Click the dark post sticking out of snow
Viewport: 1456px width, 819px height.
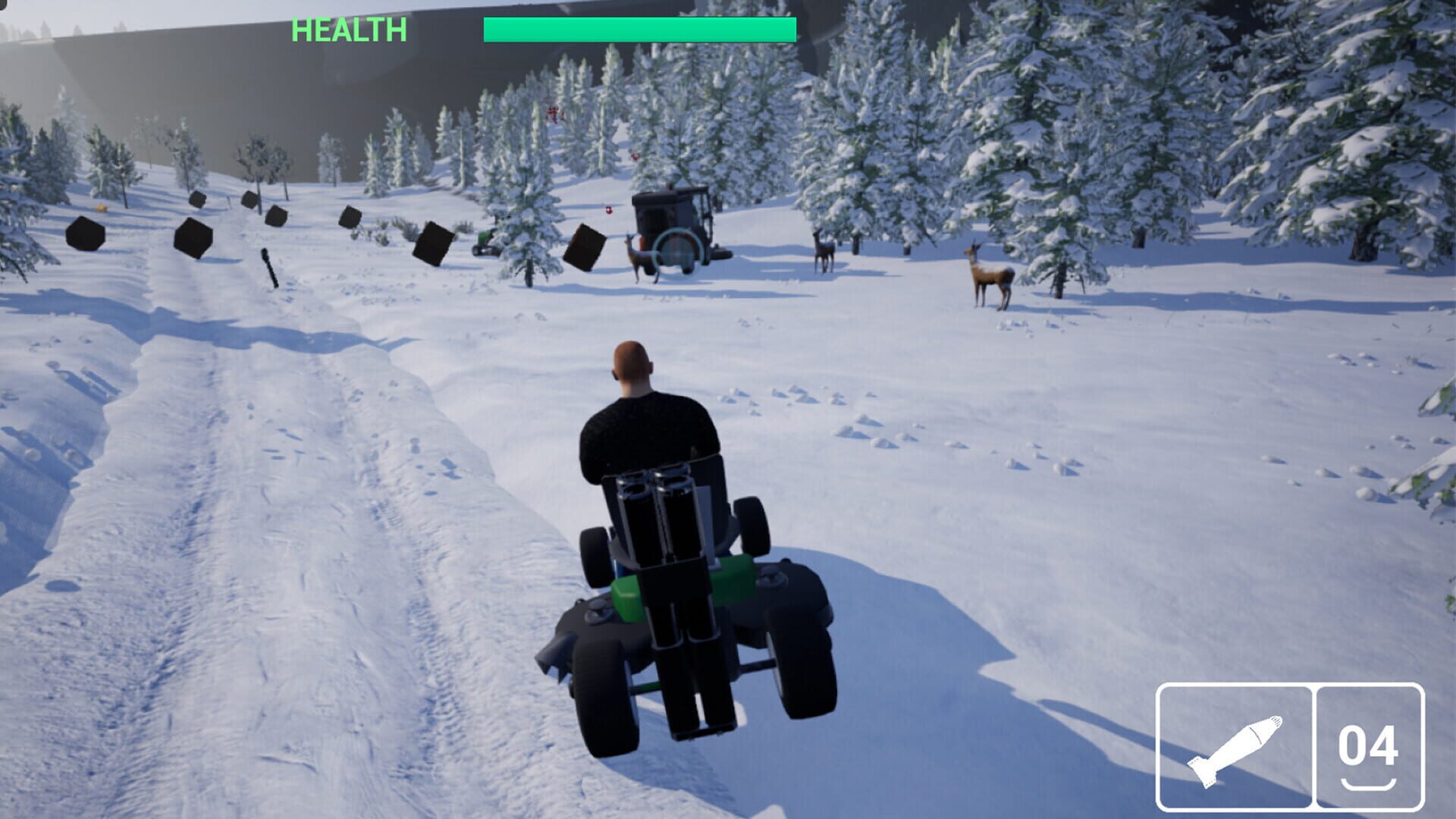(x=269, y=265)
